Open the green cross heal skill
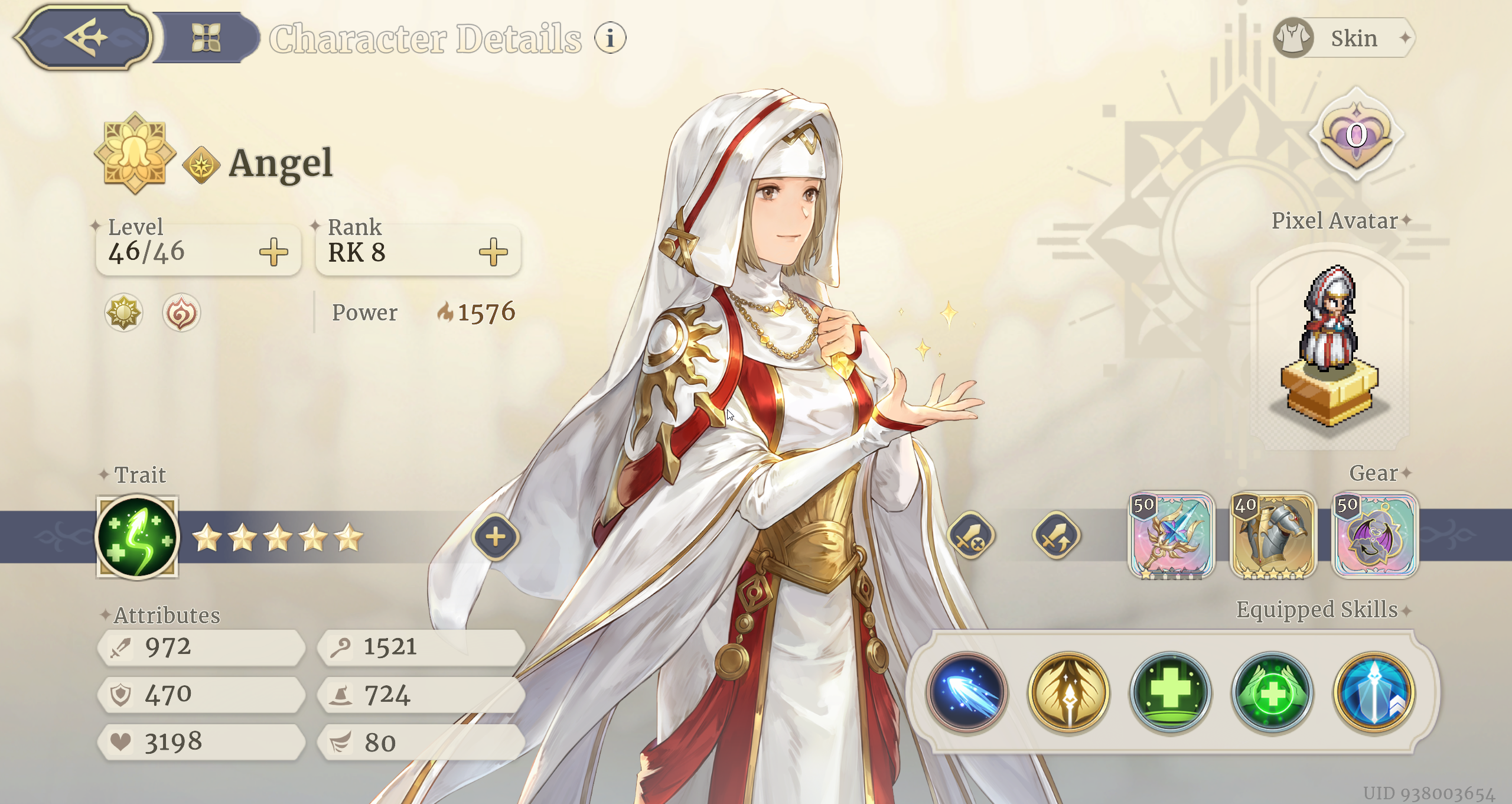Viewport: 1512px width, 804px height. coord(1171,692)
